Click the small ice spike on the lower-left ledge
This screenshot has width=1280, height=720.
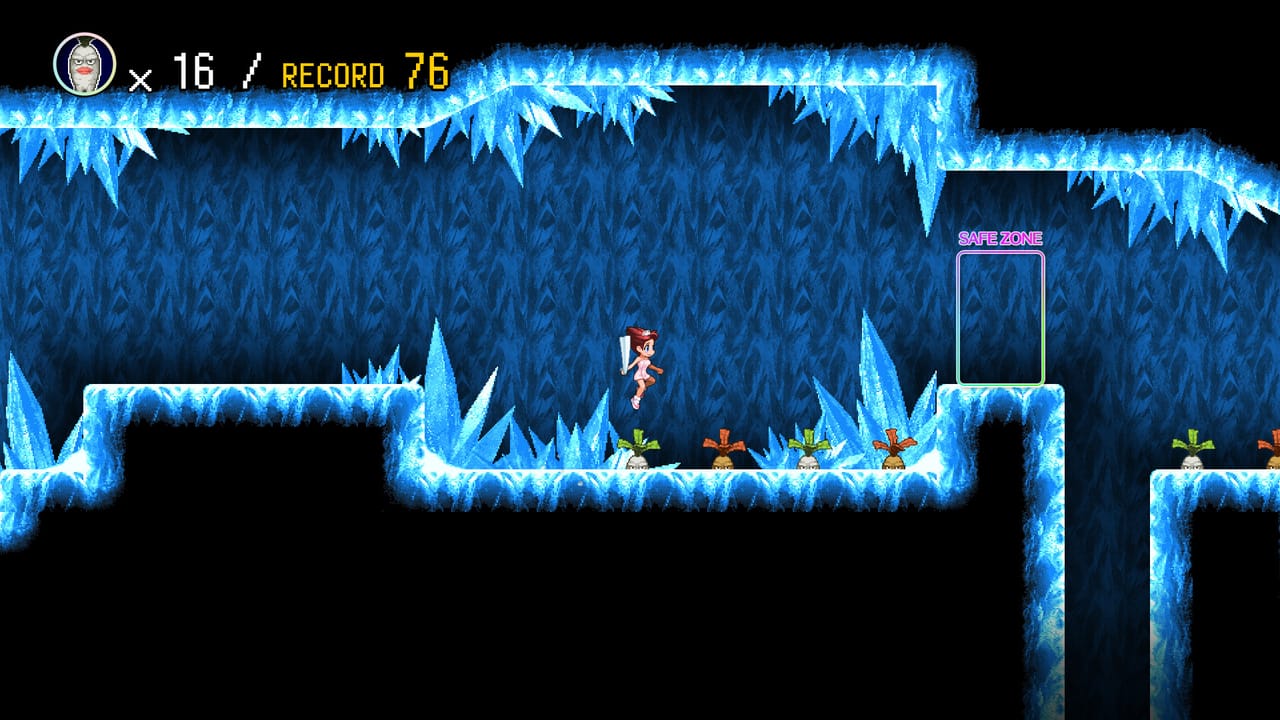30,425
